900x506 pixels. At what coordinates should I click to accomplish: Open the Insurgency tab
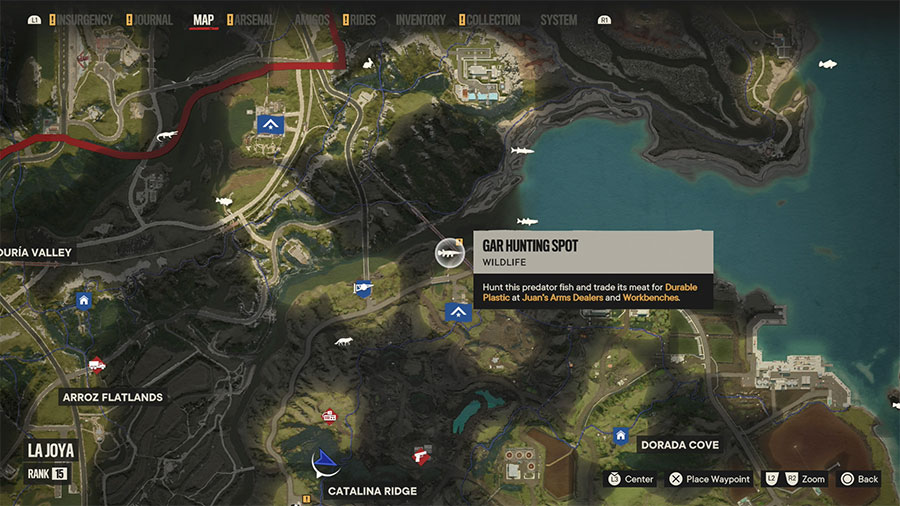click(x=83, y=20)
